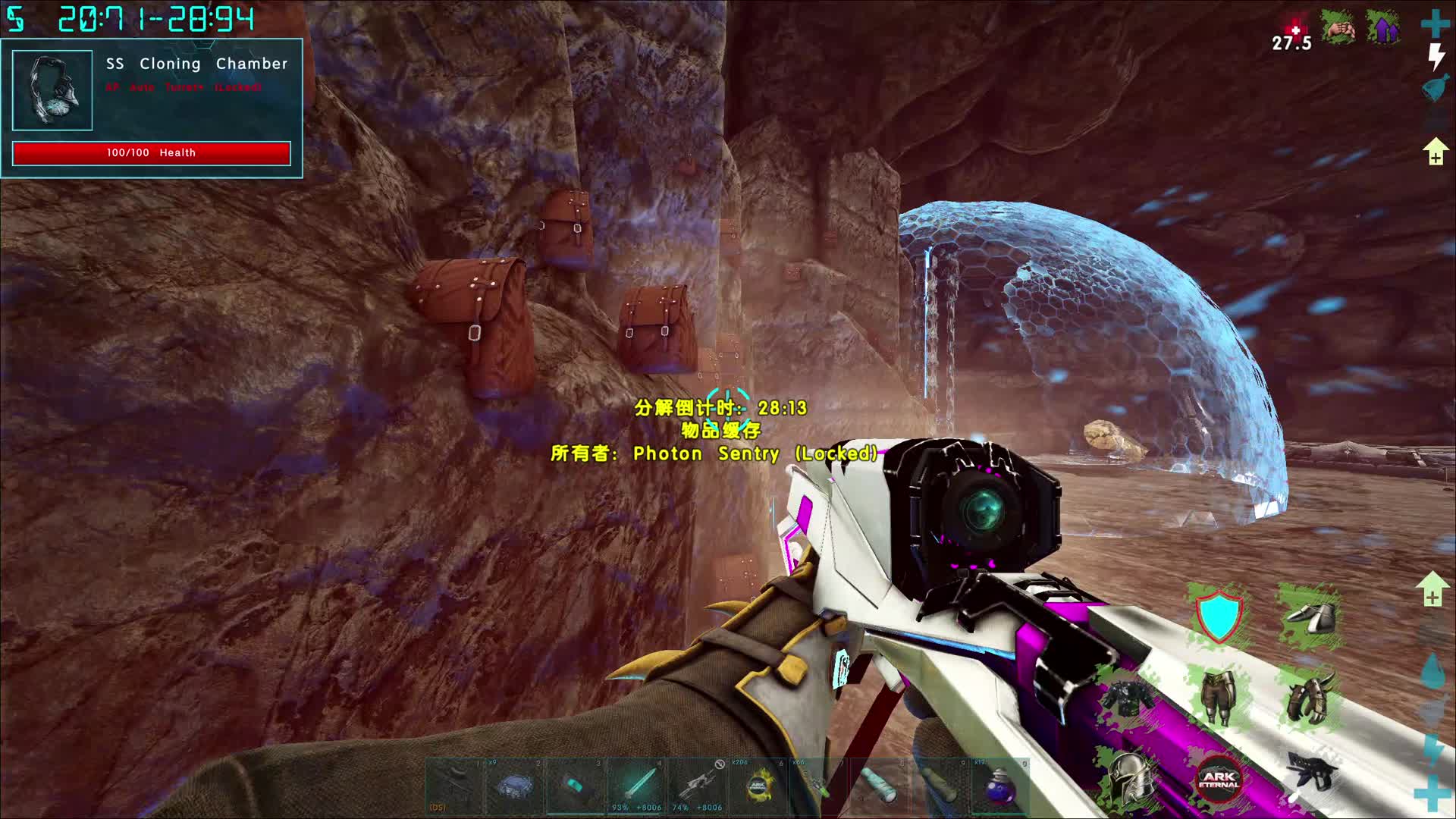Screen dimensions: 1456x819
Task: Click the cyan shield equipment icon
Action: [1218, 616]
